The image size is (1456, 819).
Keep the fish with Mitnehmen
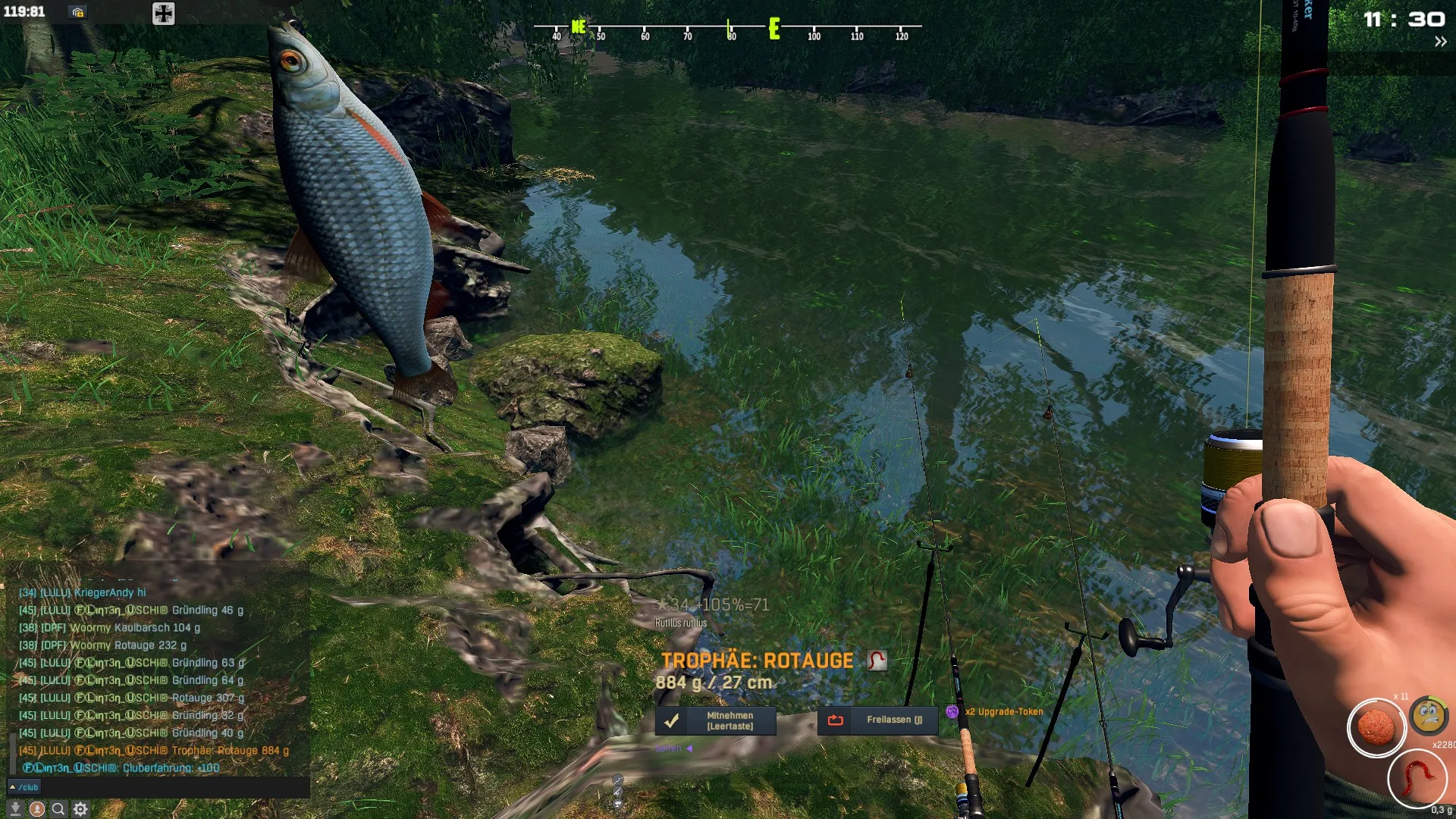pos(715,720)
